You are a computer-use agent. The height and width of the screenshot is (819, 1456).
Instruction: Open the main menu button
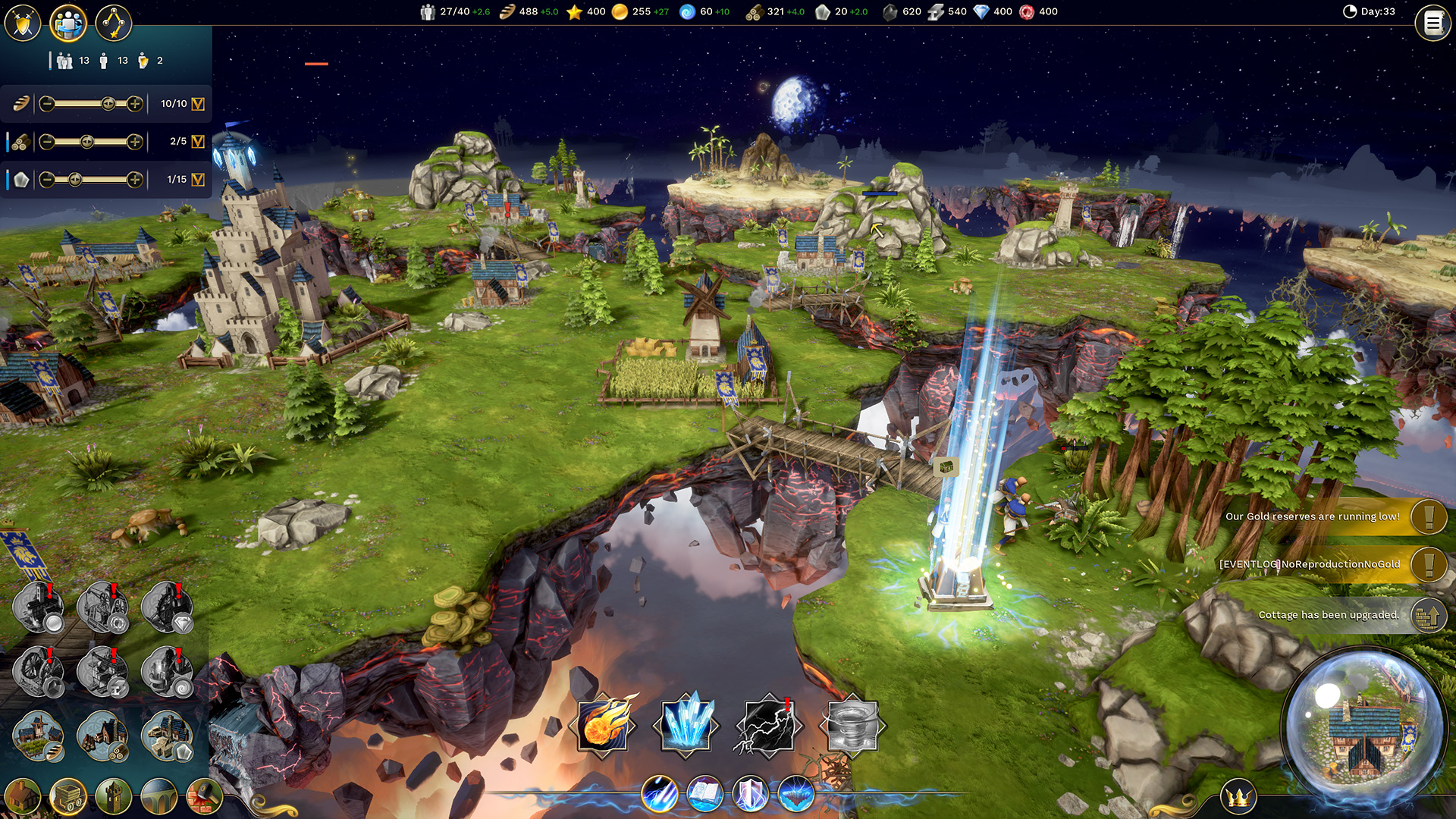1432,24
